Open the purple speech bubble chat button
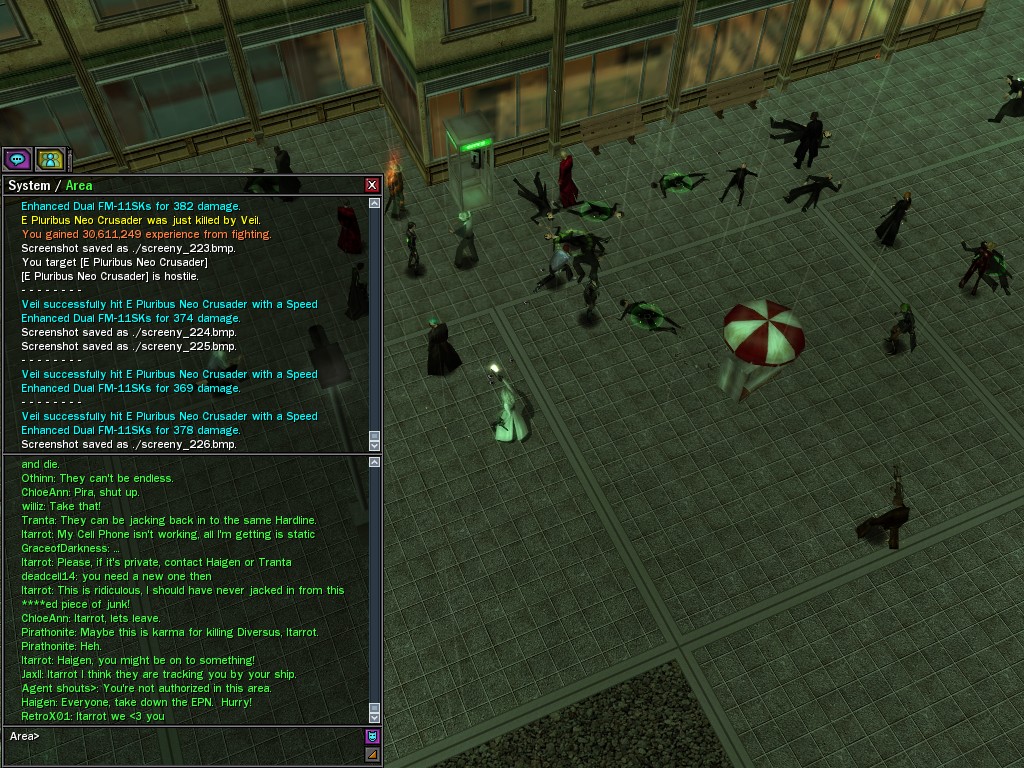 pyautogui.click(x=17, y=158)
